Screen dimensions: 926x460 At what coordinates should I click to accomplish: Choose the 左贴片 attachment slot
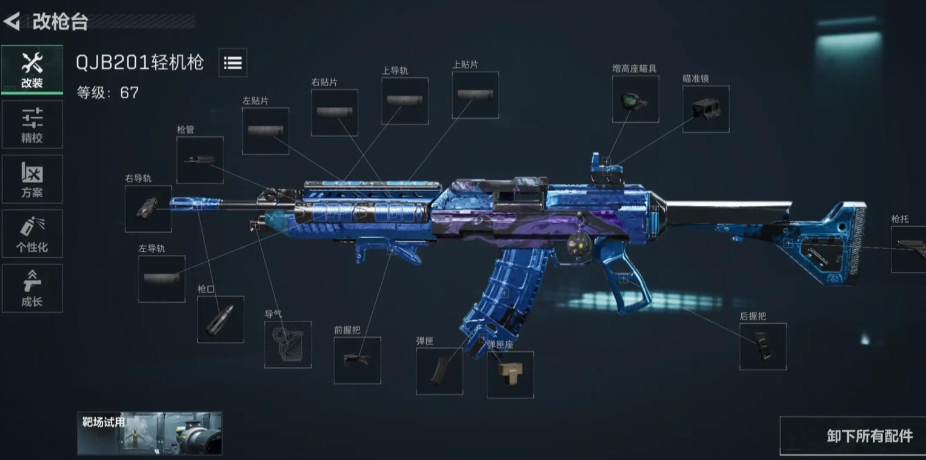tap(265, 131)
